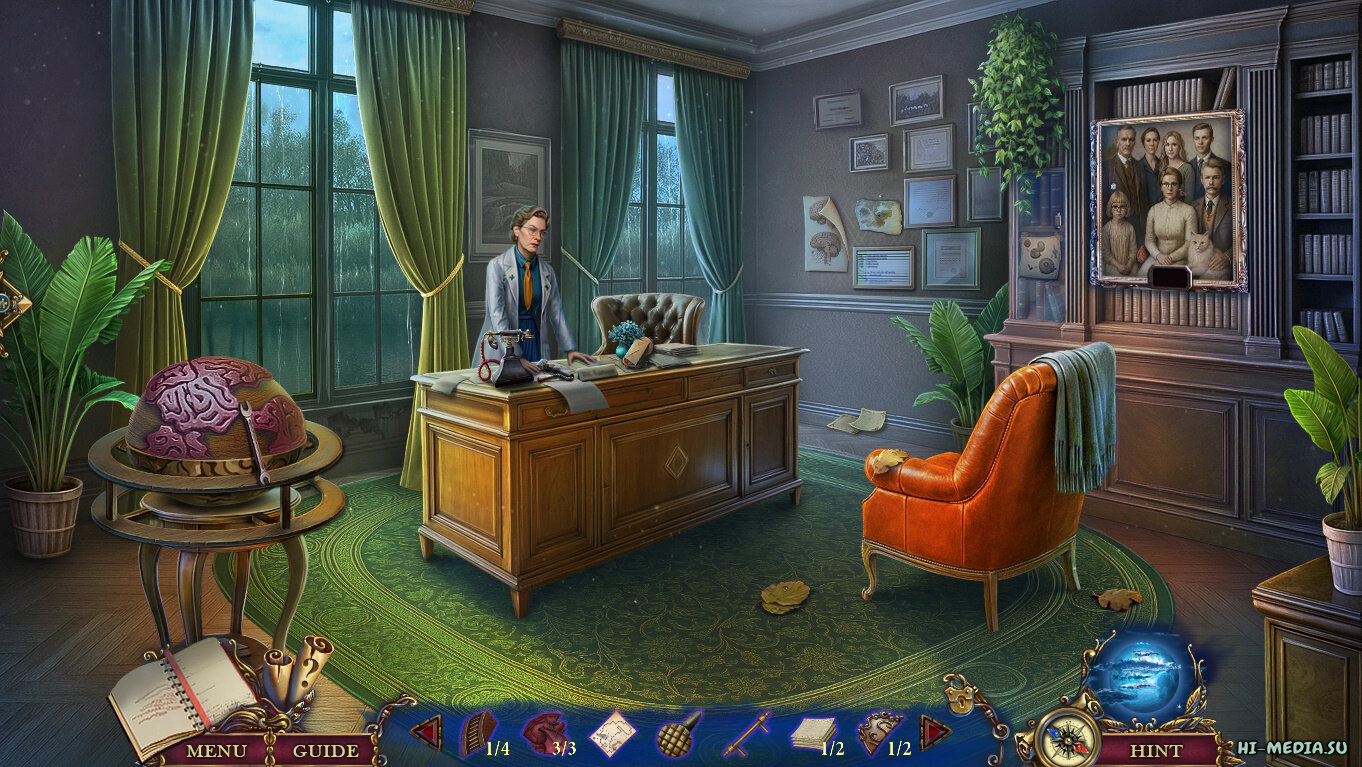Open the Menu button
Image resolution: width=1362 pixels, height=767 pixels.
(x=216, y=749)
